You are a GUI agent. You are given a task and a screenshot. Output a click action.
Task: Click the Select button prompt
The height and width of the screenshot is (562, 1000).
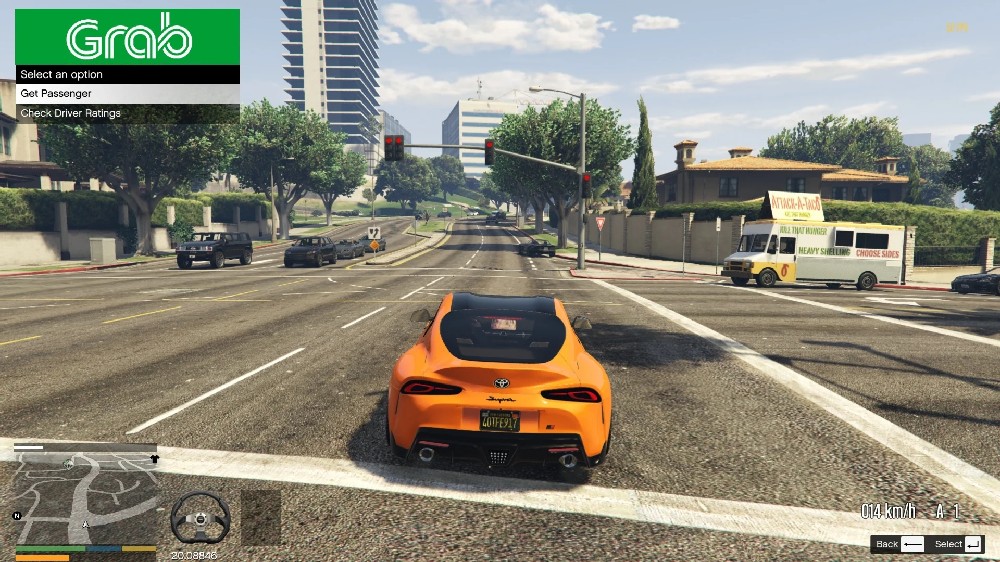[957, 544]
